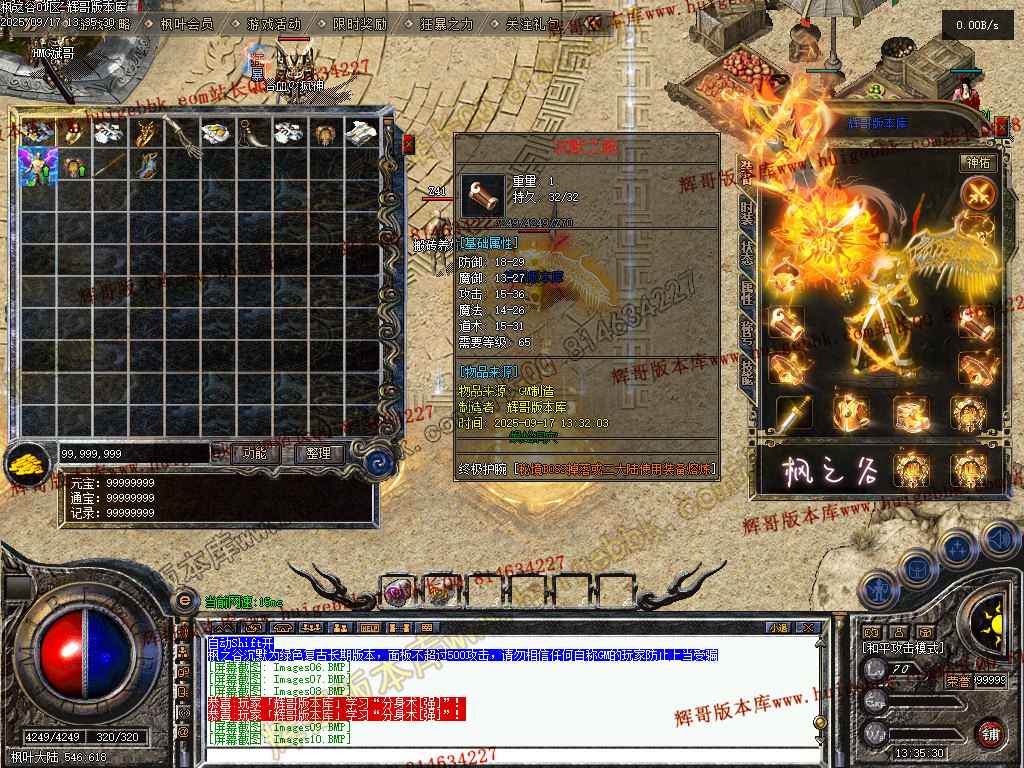This screenshot has height=768, width=1024.
Task: Sort the bag with the 整理 button
Action: pyautogui.click(x=319, y=453)
